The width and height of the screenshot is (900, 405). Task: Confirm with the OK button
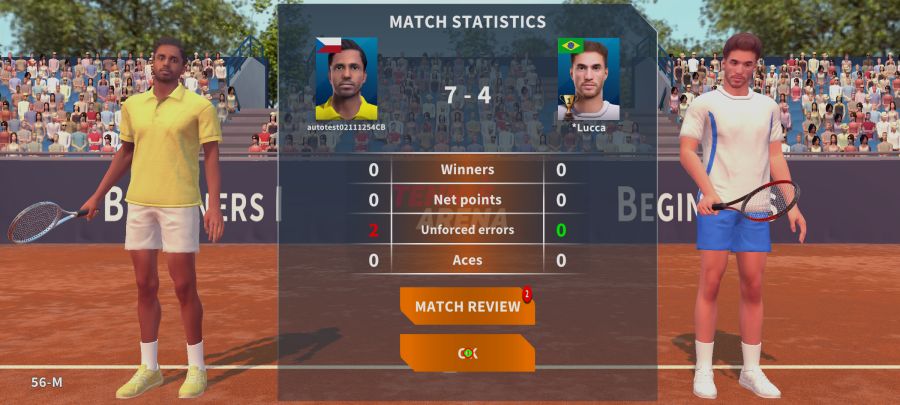point(467,353)
